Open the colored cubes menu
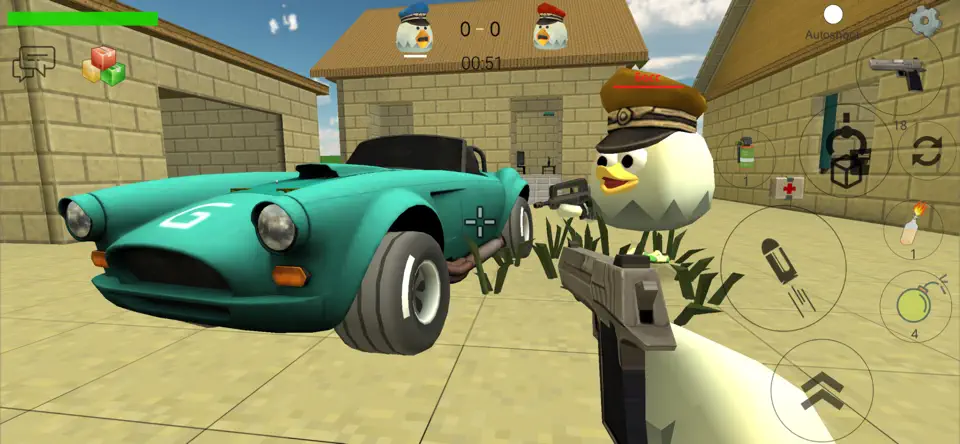 [103, 65]
